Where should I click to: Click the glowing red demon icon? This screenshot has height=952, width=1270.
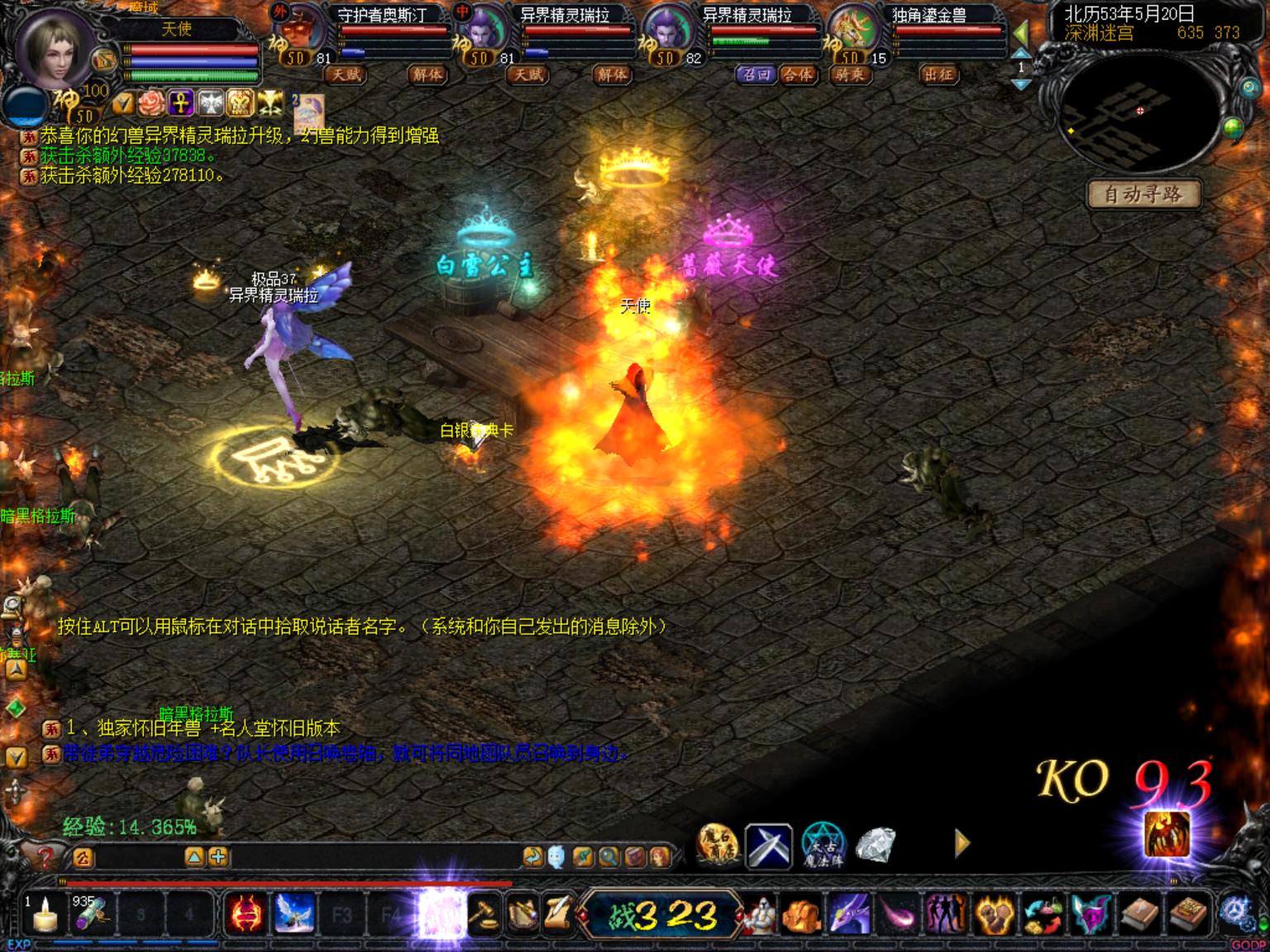pyautogui.click(x=1167, y=835)
